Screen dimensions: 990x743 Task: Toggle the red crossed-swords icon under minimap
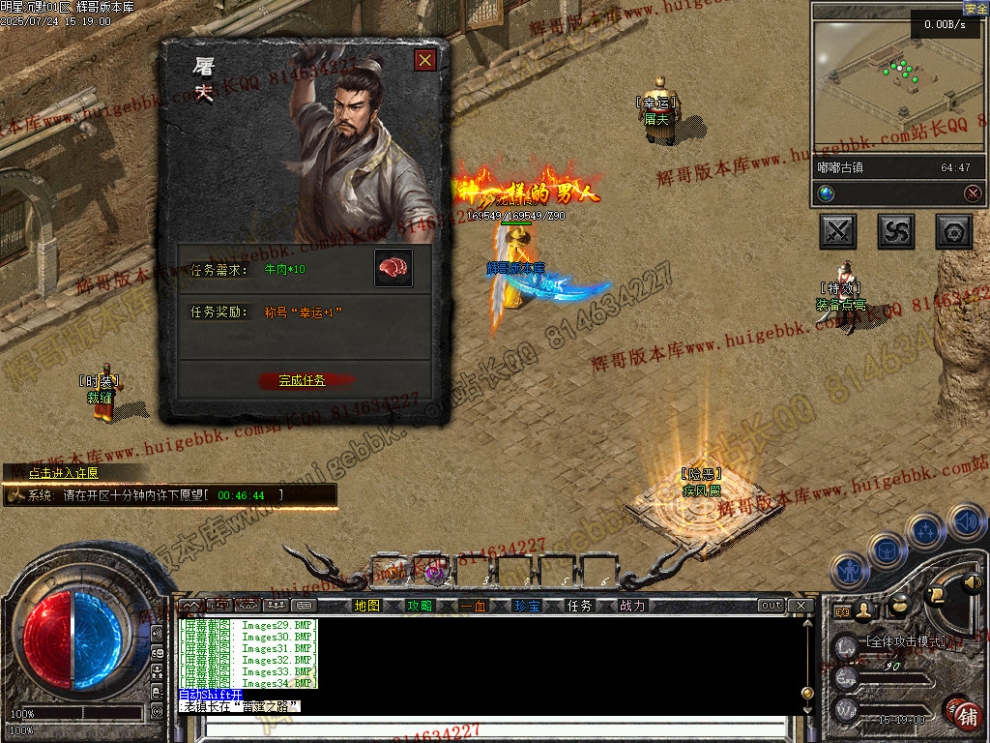point(972,193)
